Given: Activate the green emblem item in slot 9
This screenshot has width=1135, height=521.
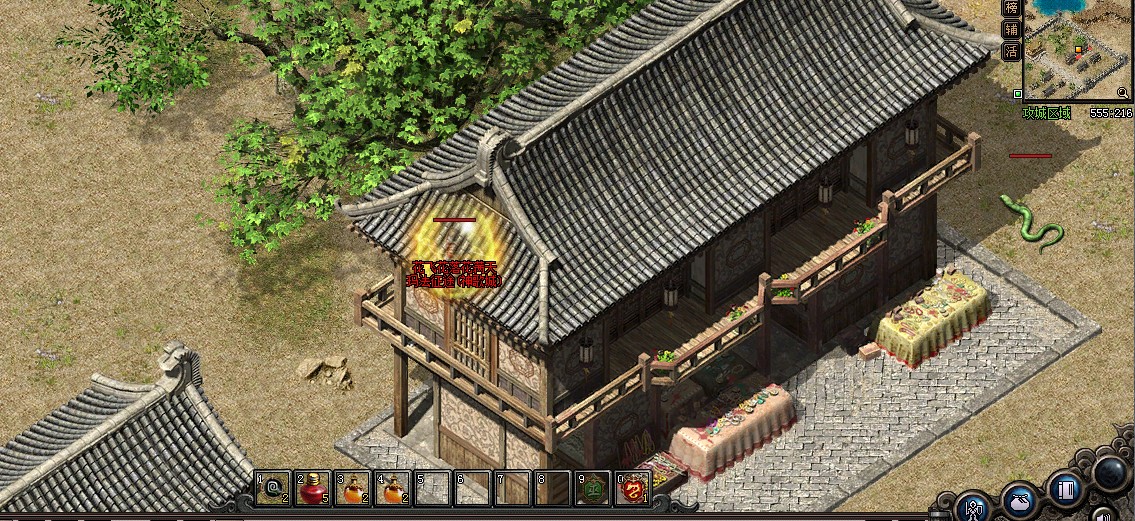Looking at the screenshot, I should pyautogui.click(x=592, y=489).
